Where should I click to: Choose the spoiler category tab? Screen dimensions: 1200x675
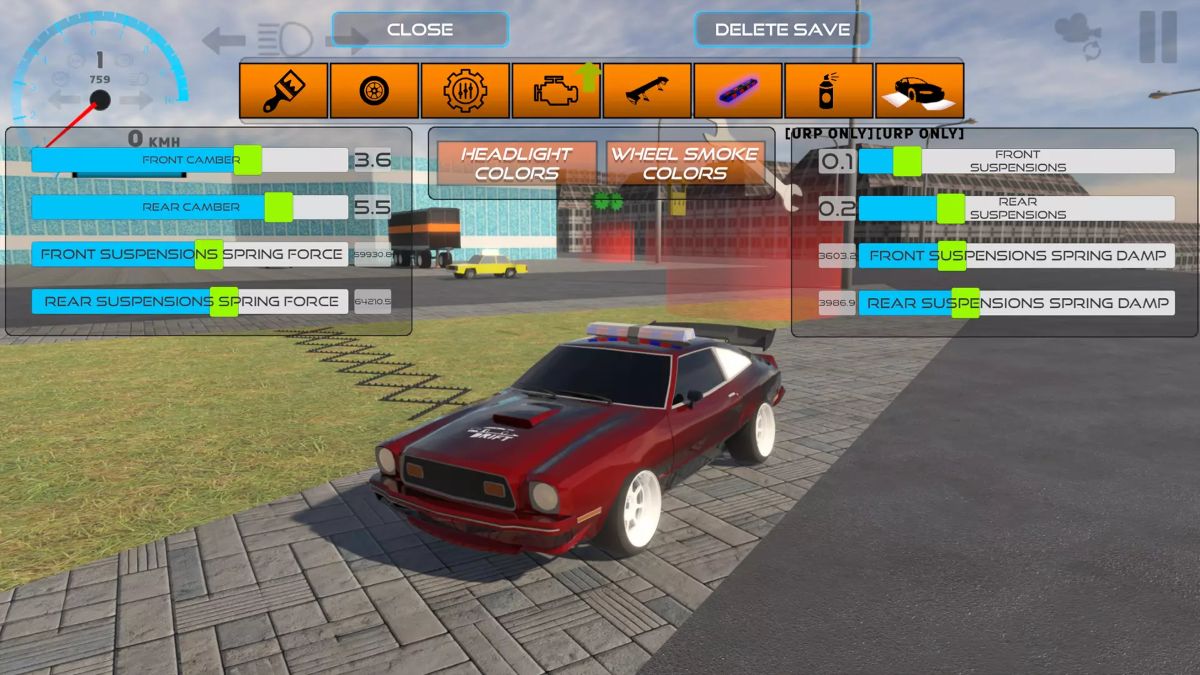[x=647, y=91]
